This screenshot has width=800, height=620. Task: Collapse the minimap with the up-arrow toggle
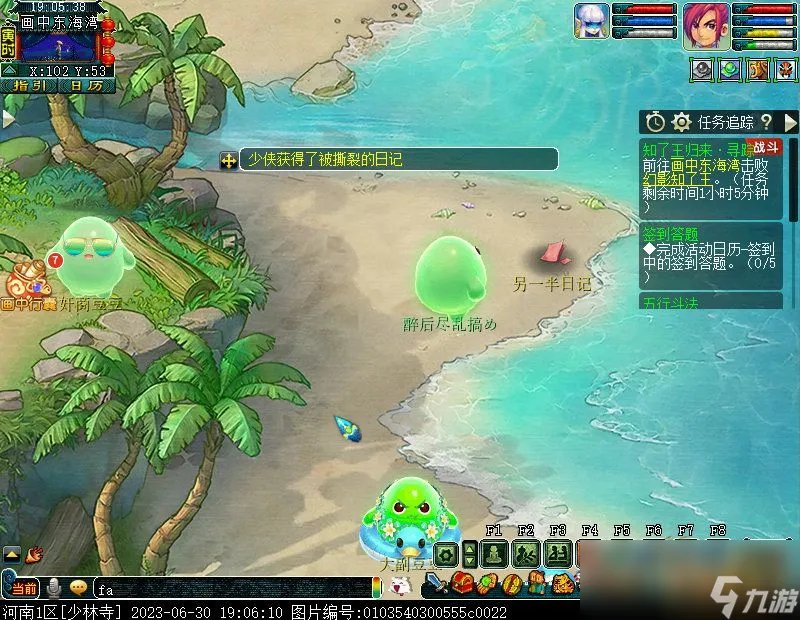point(8,70)
